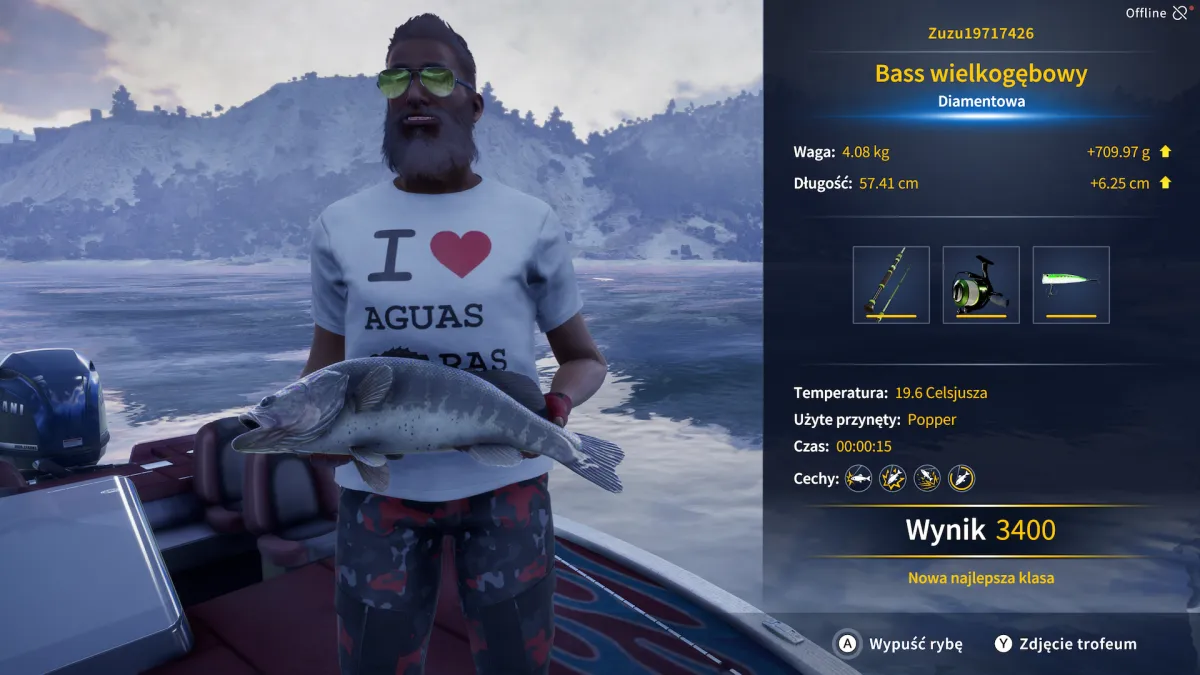Select the fishing rod equipment slot
1200x675 pixels.
tap(891, 285)
